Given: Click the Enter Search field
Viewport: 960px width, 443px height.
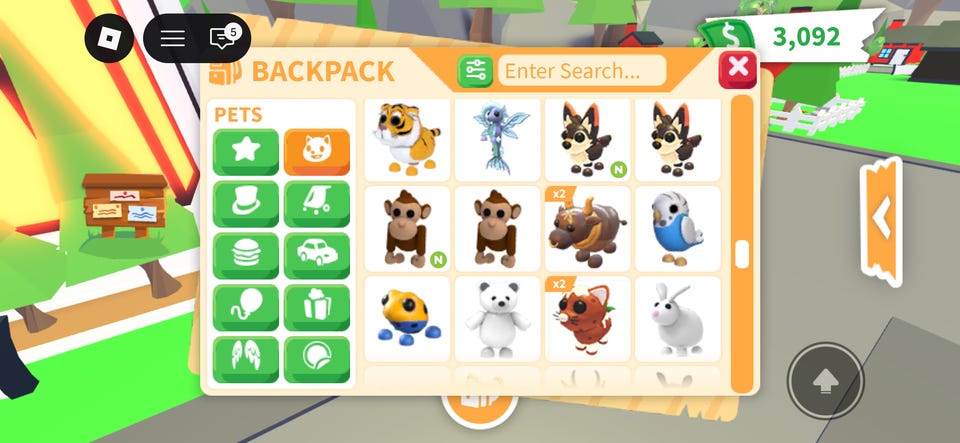Looking at the screenshot, I should click(x=582, y=71).
